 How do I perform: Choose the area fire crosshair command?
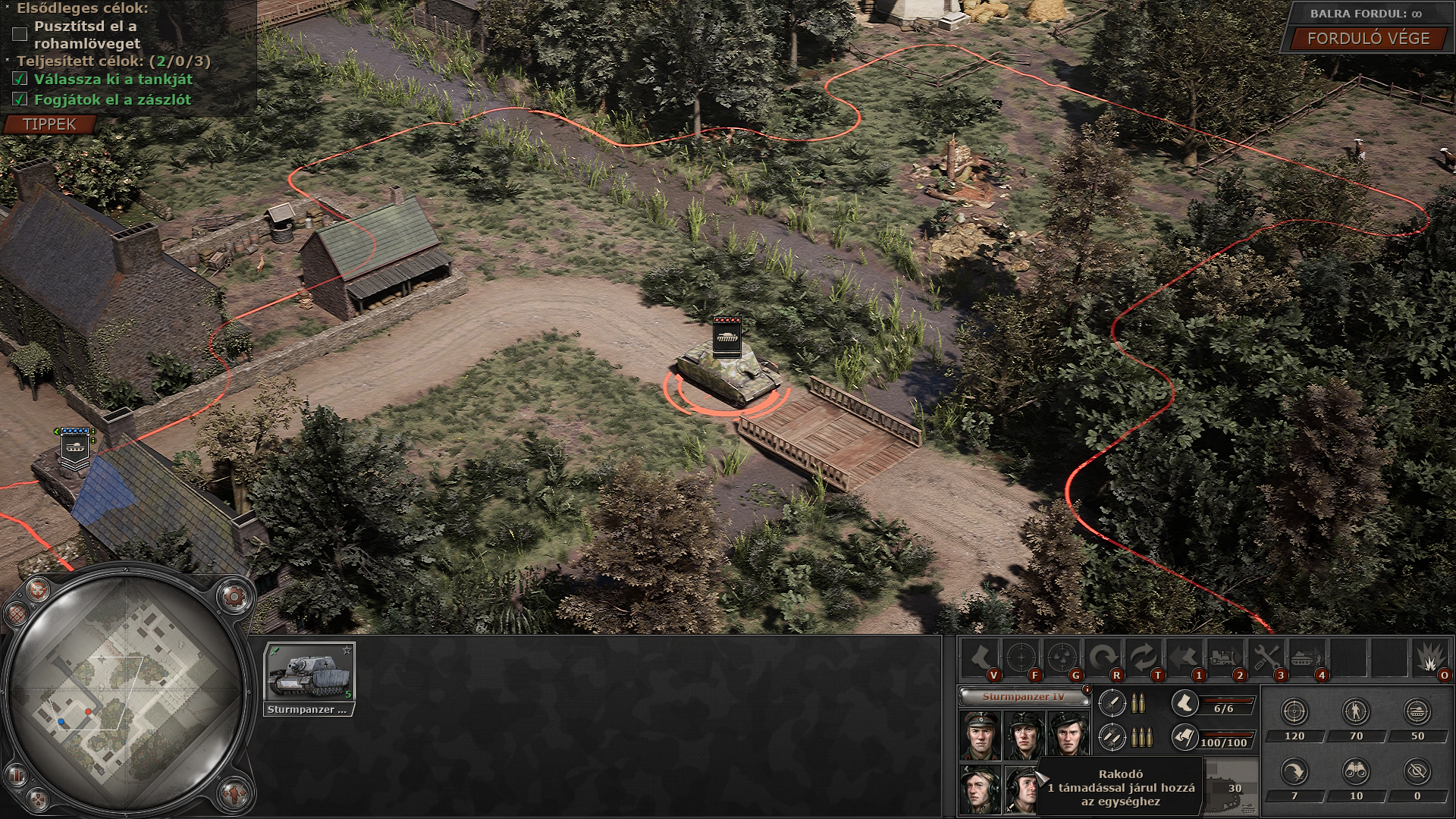1062,657
